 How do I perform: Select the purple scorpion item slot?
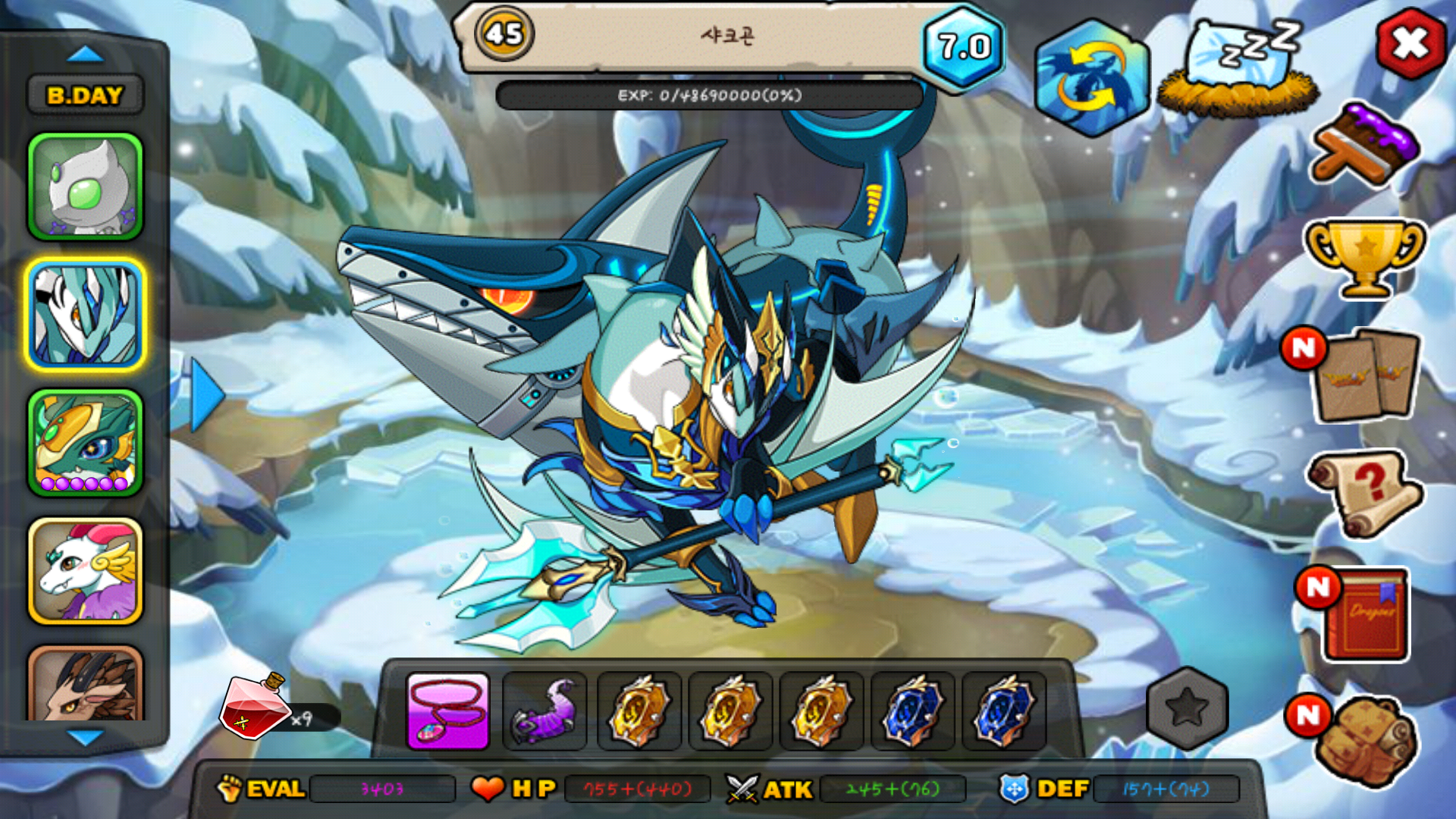coord(544,711)
